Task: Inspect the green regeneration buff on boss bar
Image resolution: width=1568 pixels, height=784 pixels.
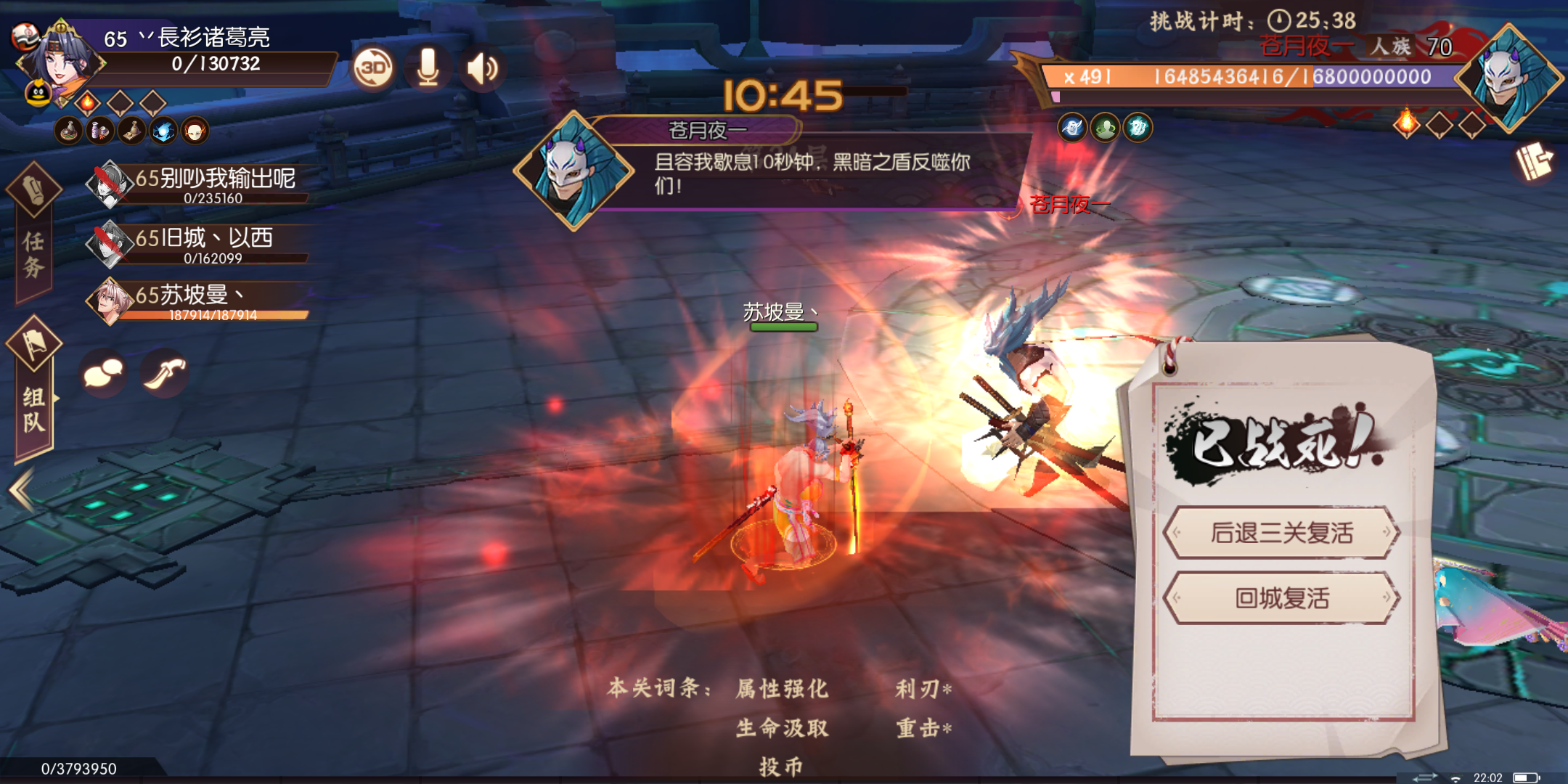Action: point(1106,127)
